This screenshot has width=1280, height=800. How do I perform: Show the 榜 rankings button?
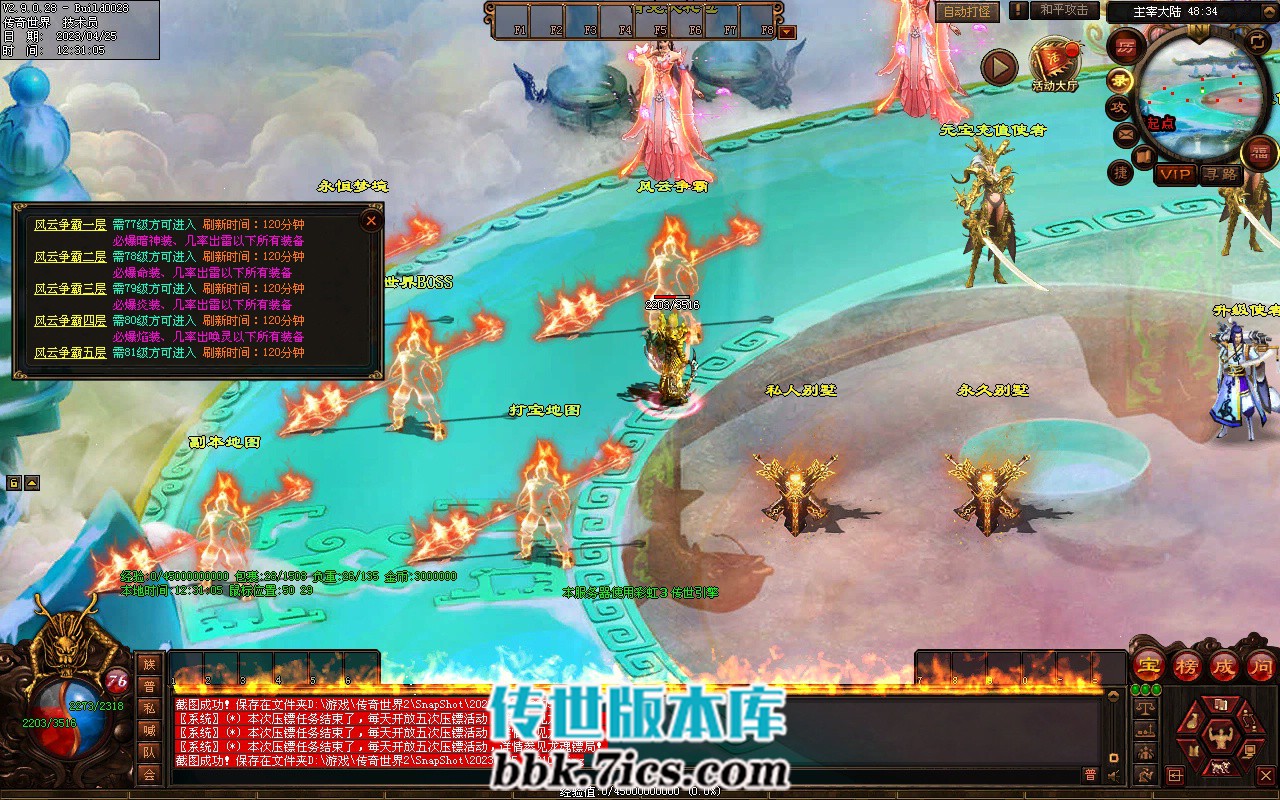click(1187, 665)
